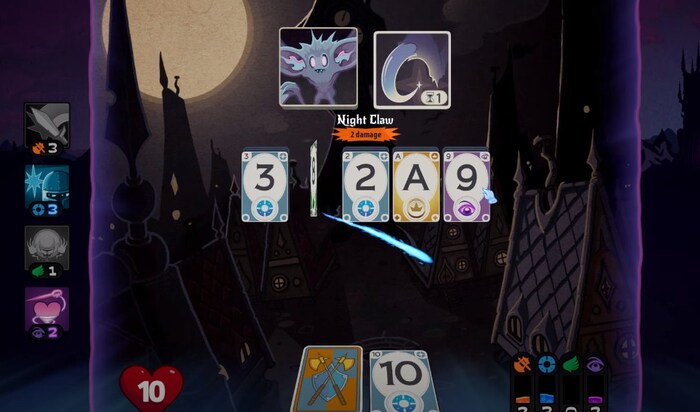
Task: Choose the gold Ace crown card
Action: click(x=415, y=185)
